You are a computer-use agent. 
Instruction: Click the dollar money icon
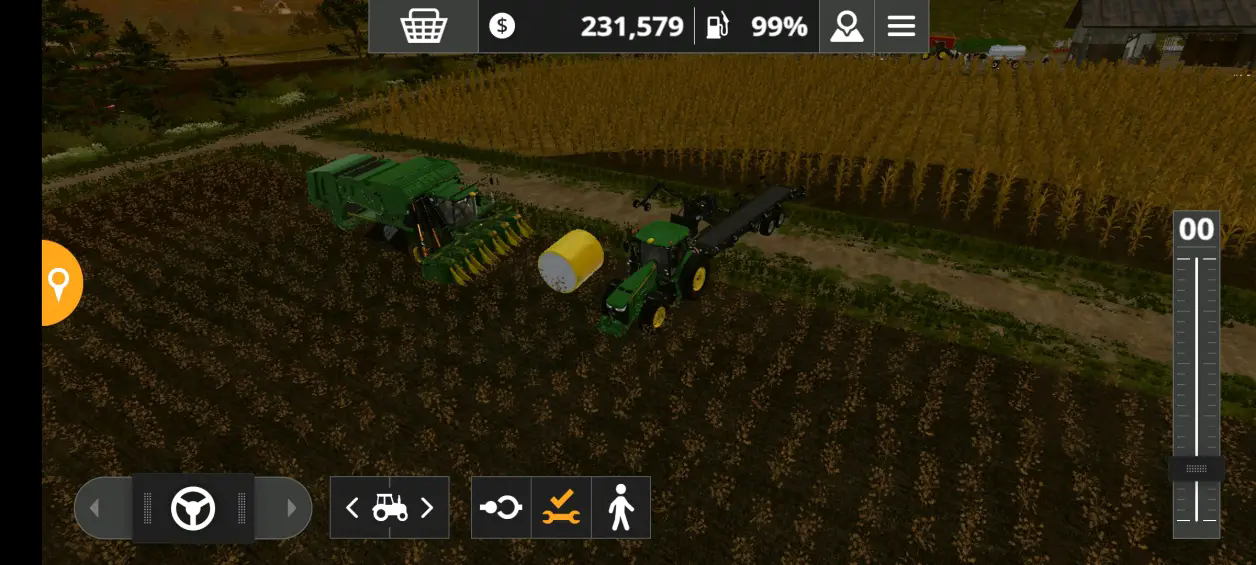point(502,26)
